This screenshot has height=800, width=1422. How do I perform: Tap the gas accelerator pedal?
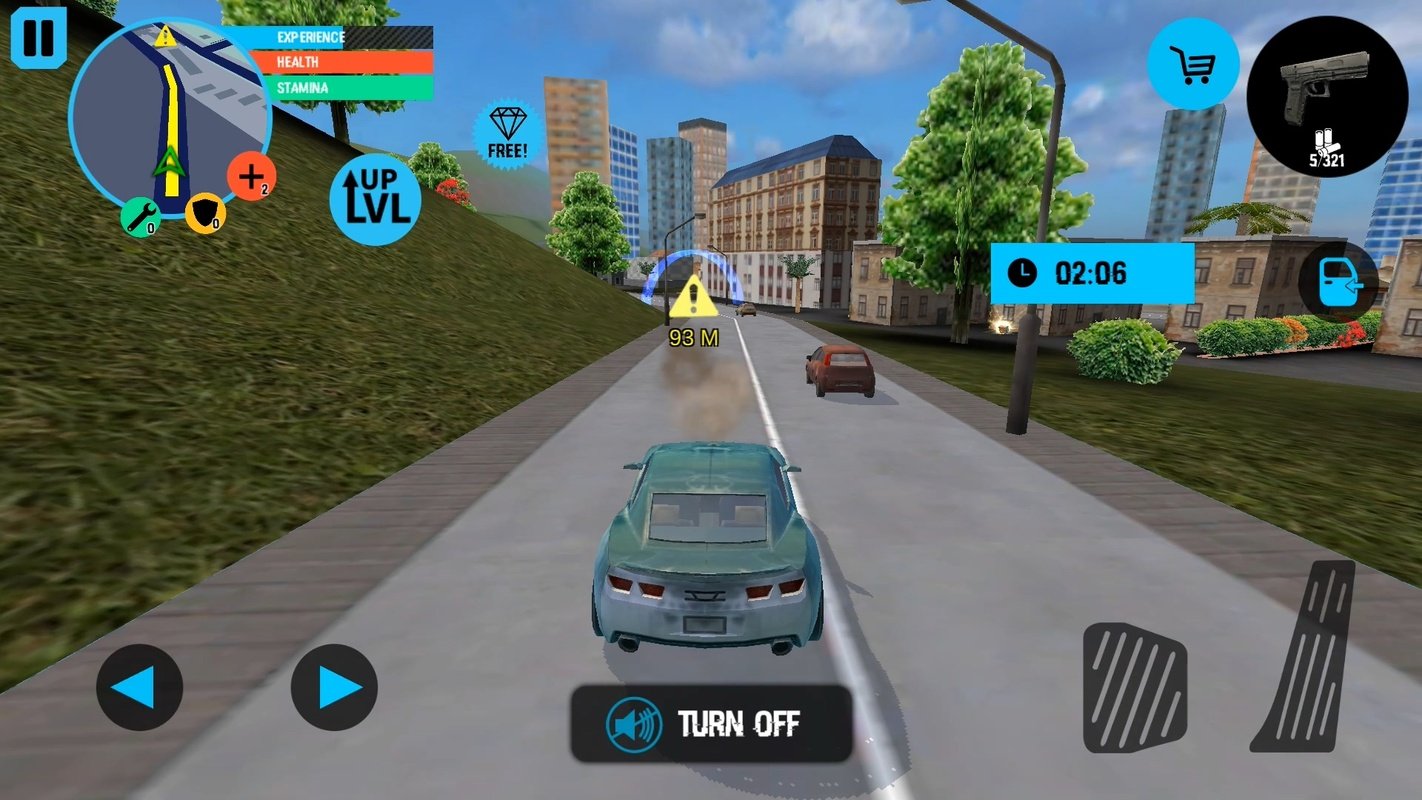pos(1306,655)
